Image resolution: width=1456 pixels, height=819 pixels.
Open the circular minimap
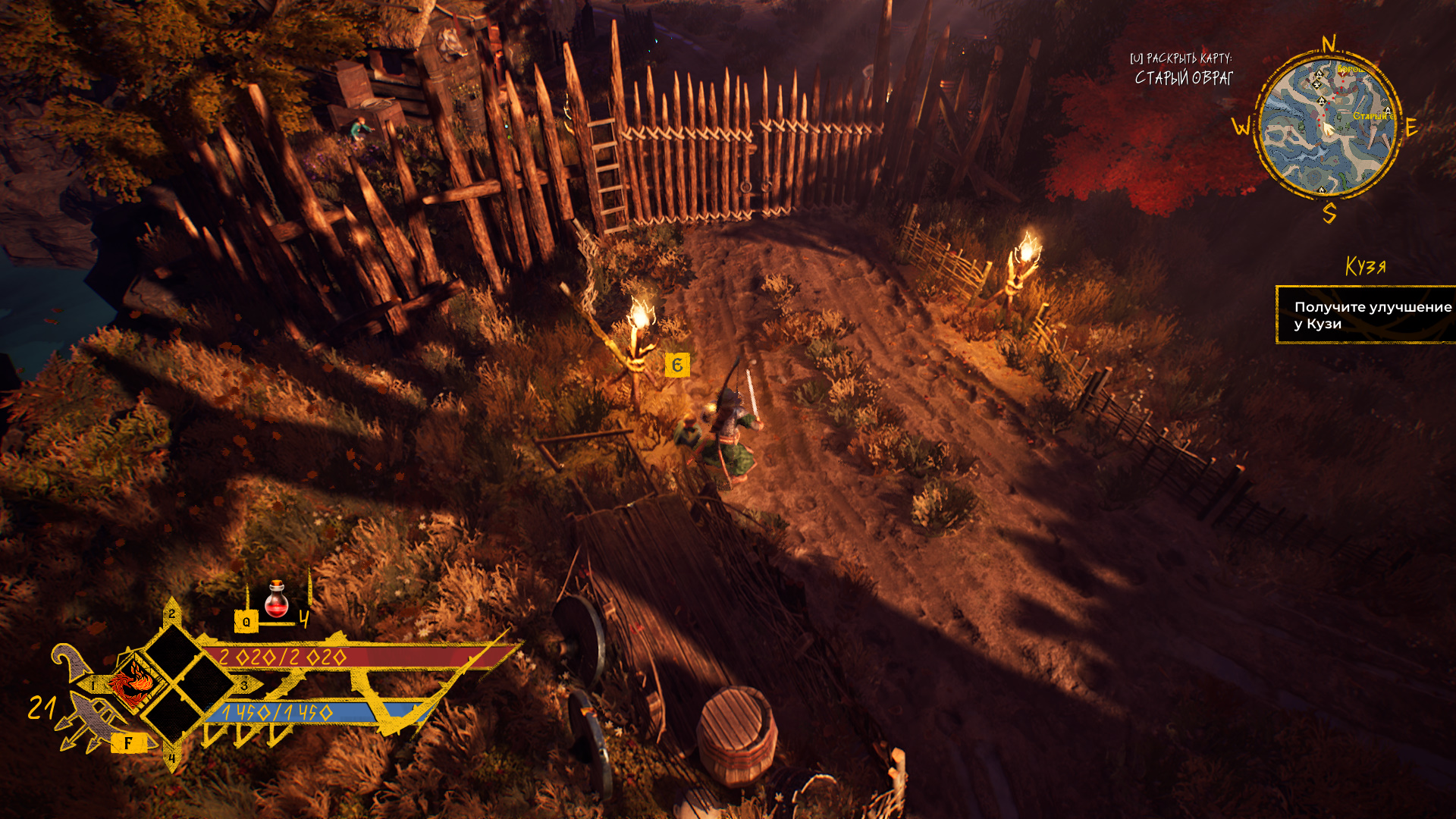1327,127
